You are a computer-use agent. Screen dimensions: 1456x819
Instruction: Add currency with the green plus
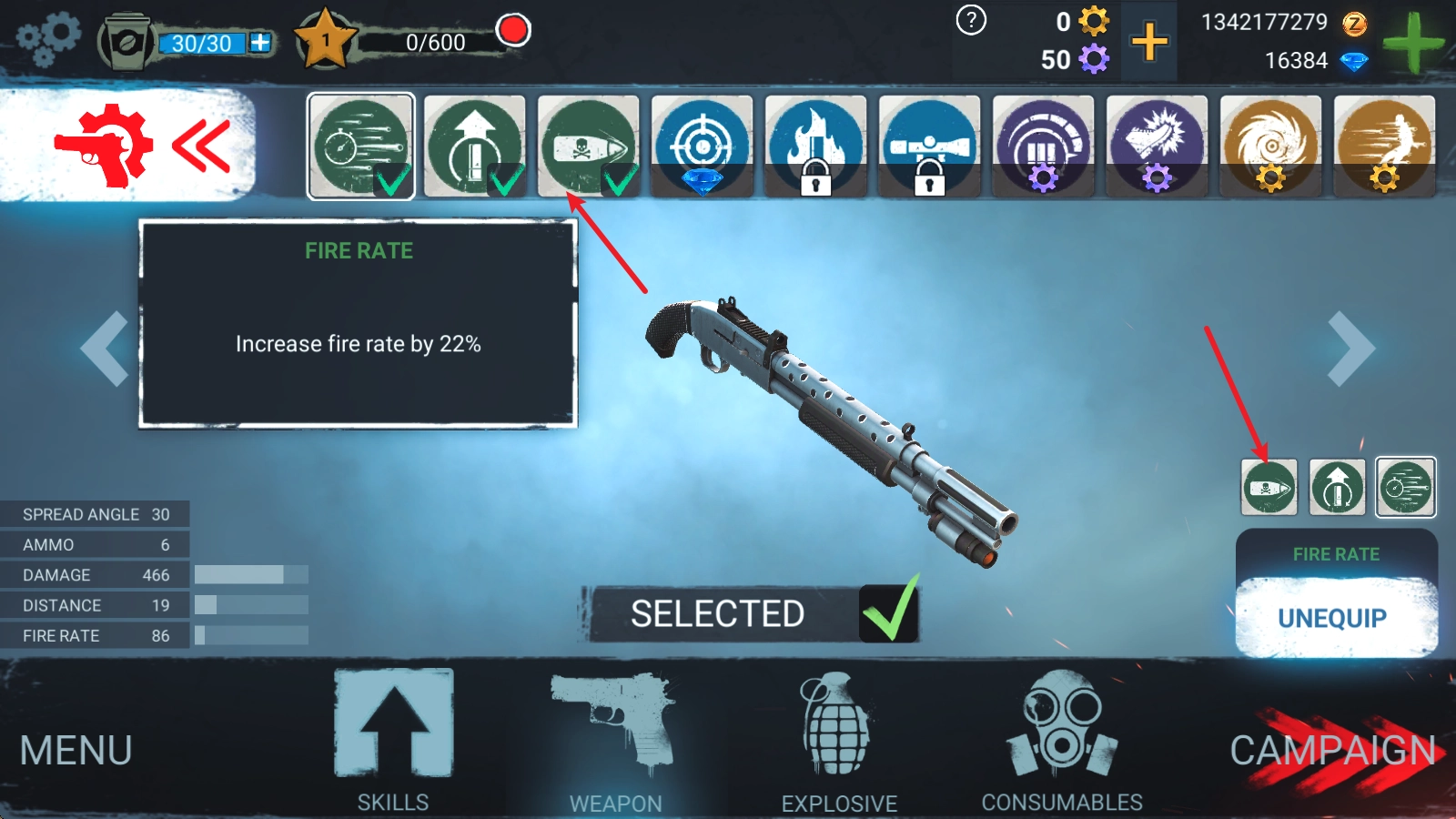(x=1412, y=43)
